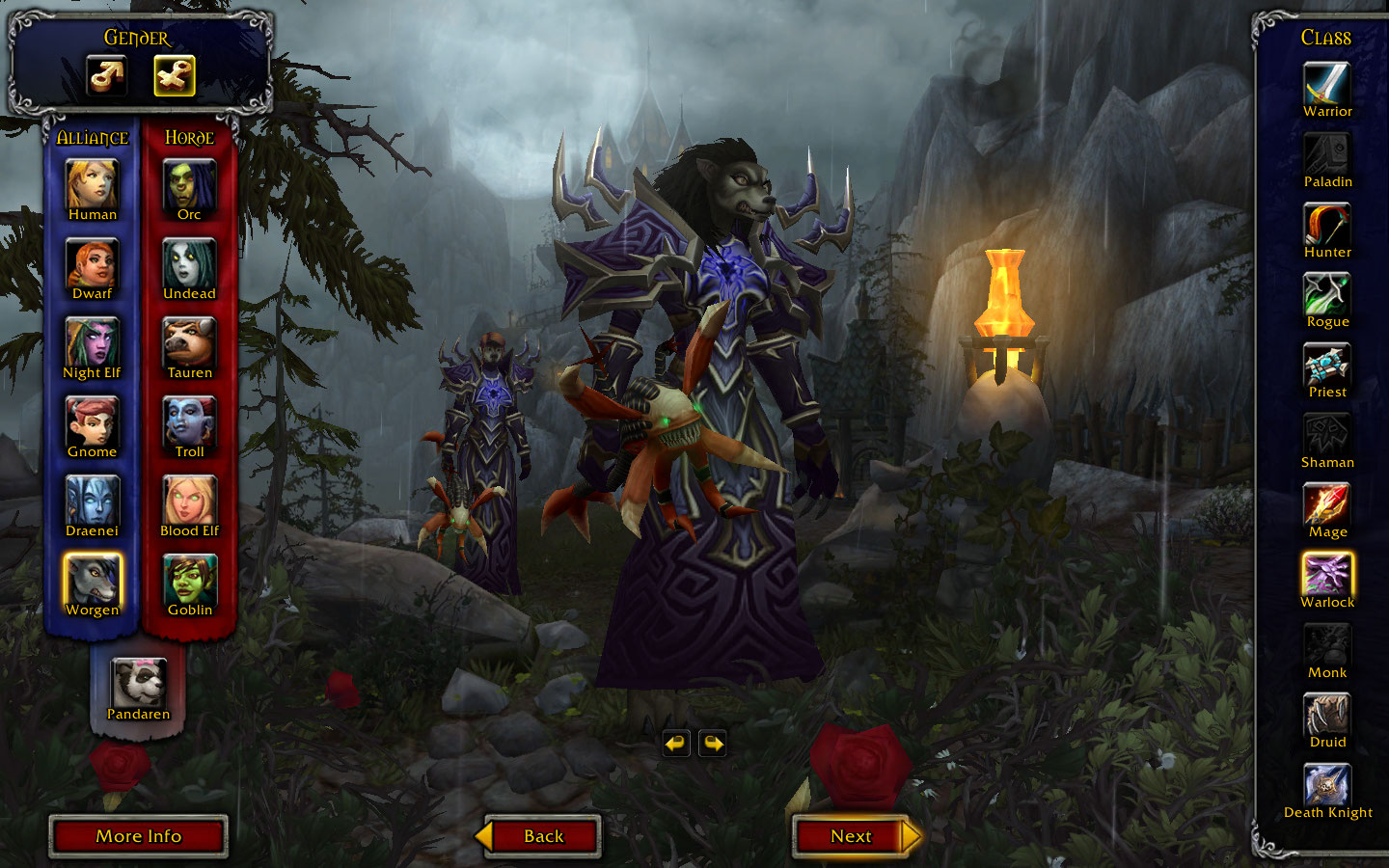Open the More Info panel

coord(138,836)
